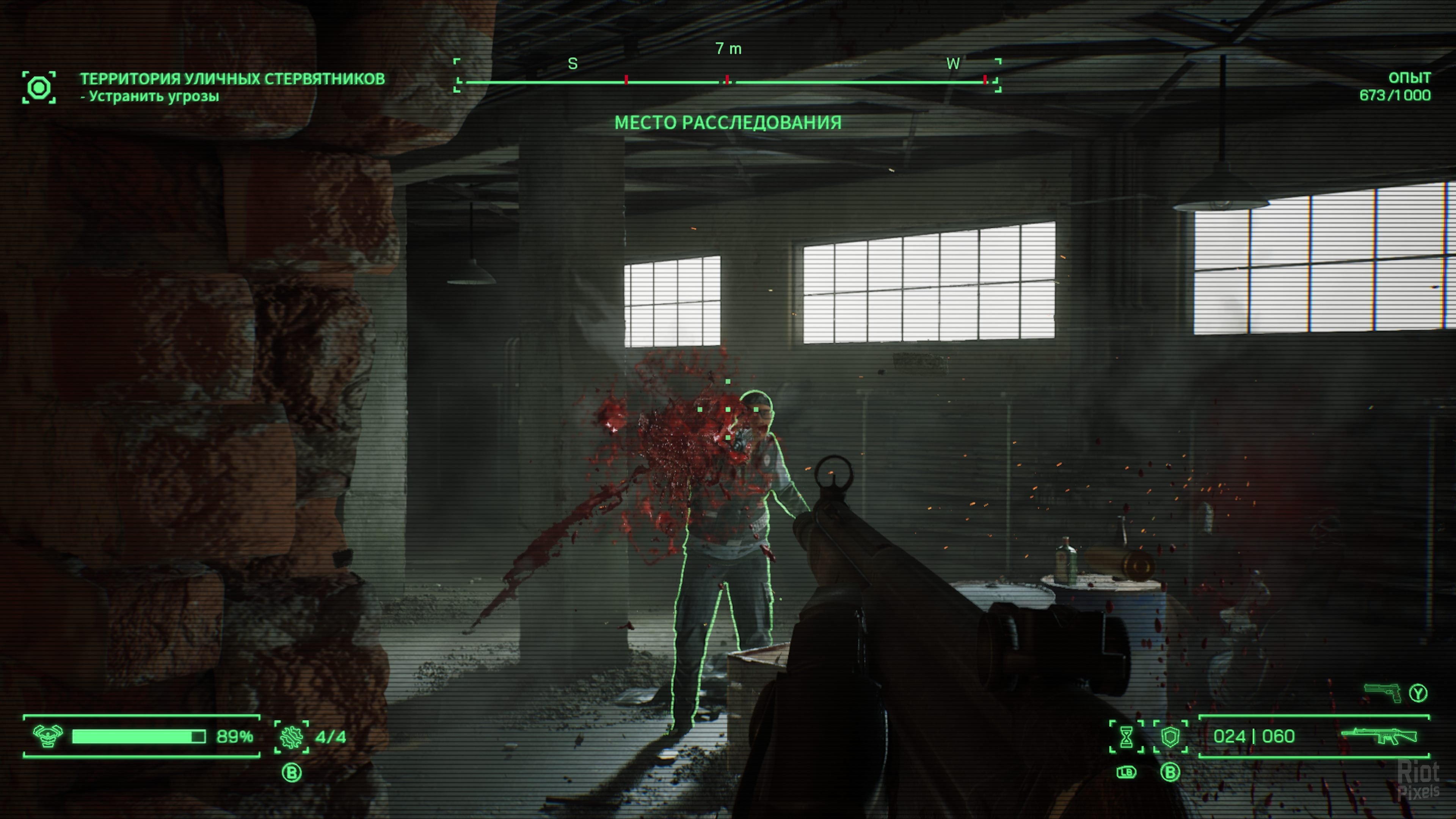Select the objective tracker target icon
The image size is (1456, 819).
pos(39,88)
